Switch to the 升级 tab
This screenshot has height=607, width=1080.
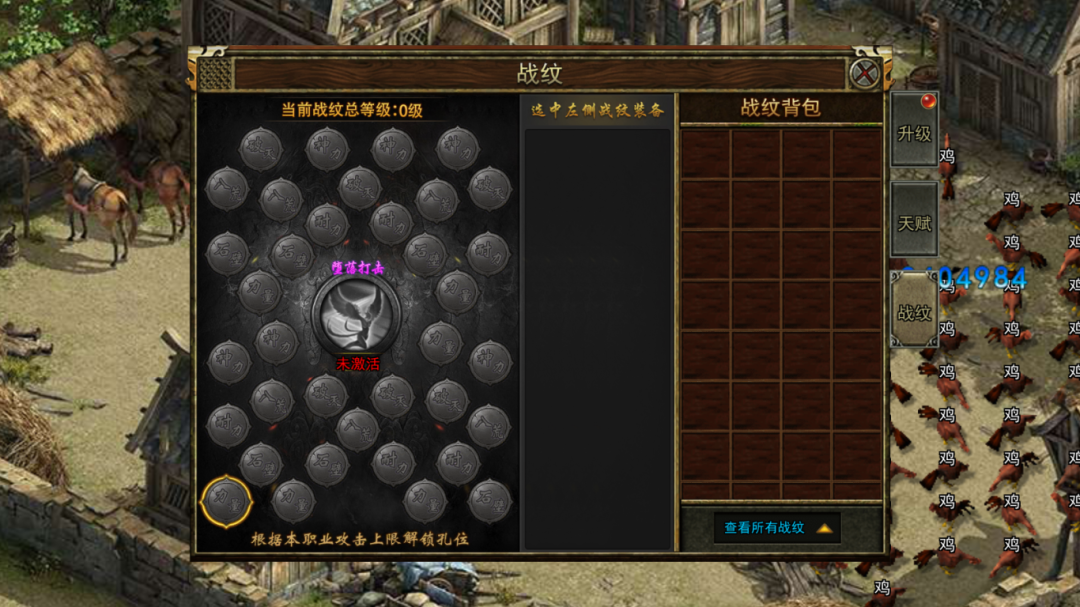point(914,133)
